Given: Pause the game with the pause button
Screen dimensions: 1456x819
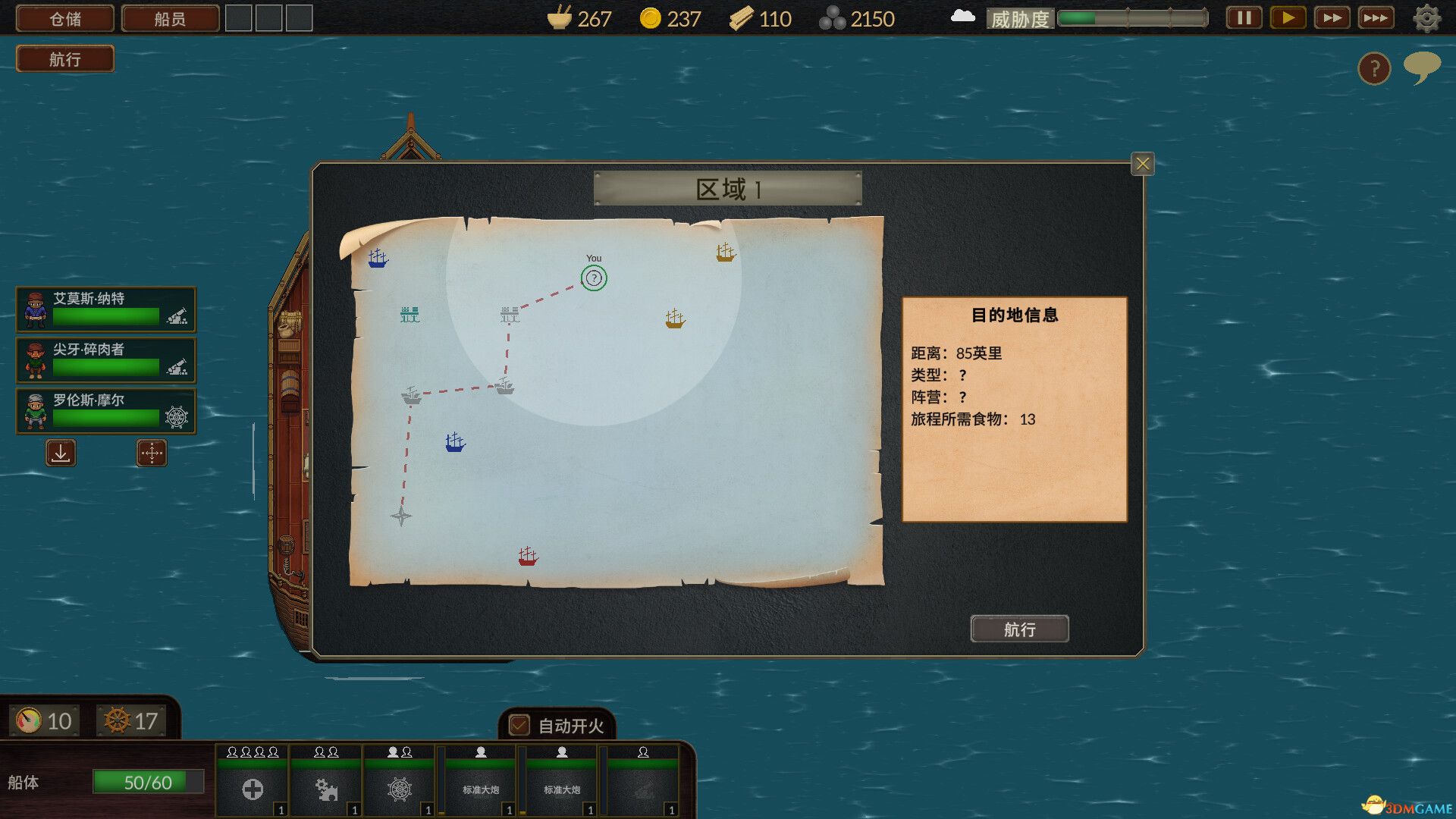Looking at the screenshot, I should coord(1243,17).
